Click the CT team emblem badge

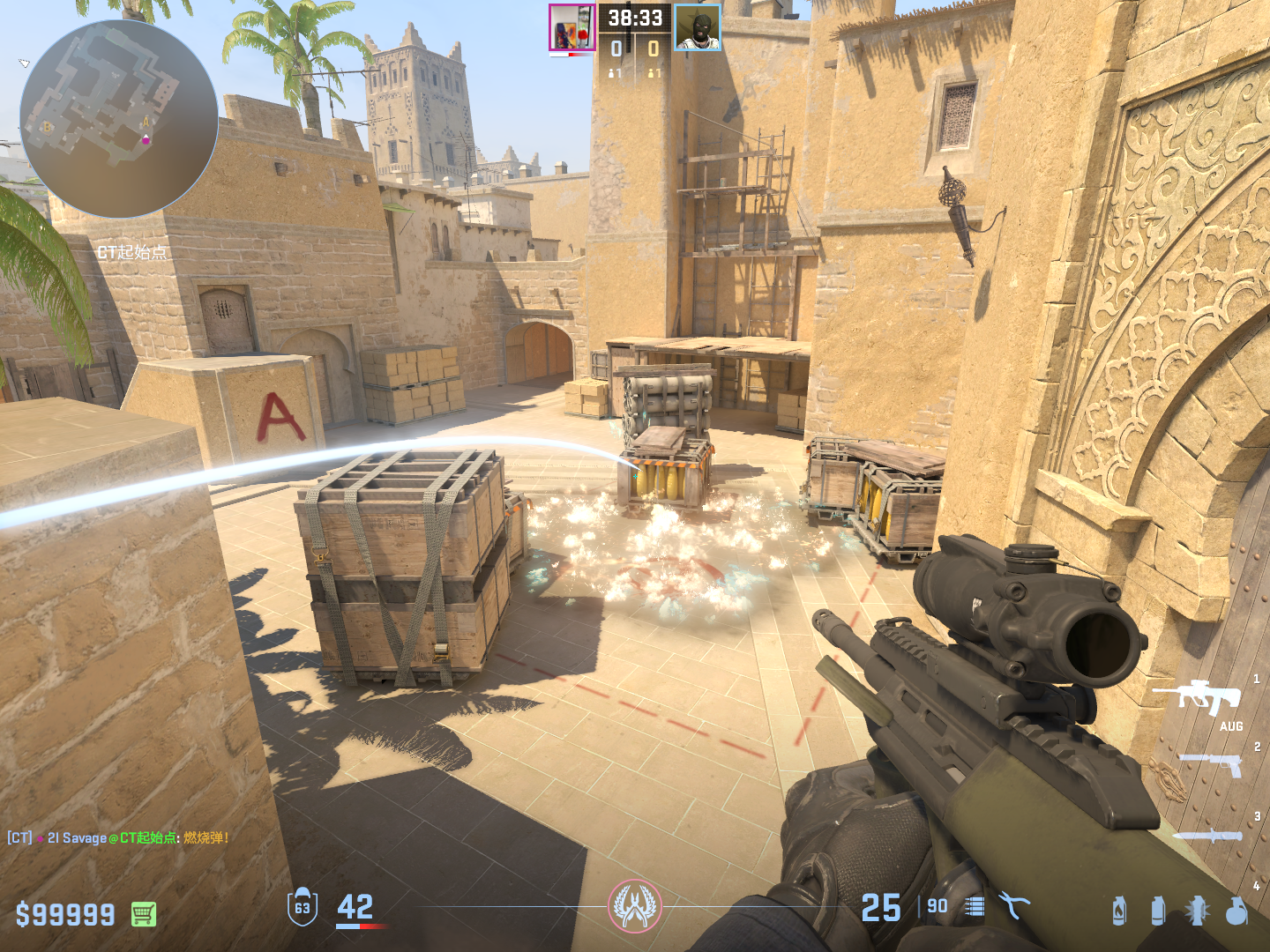tap(634, 906)
